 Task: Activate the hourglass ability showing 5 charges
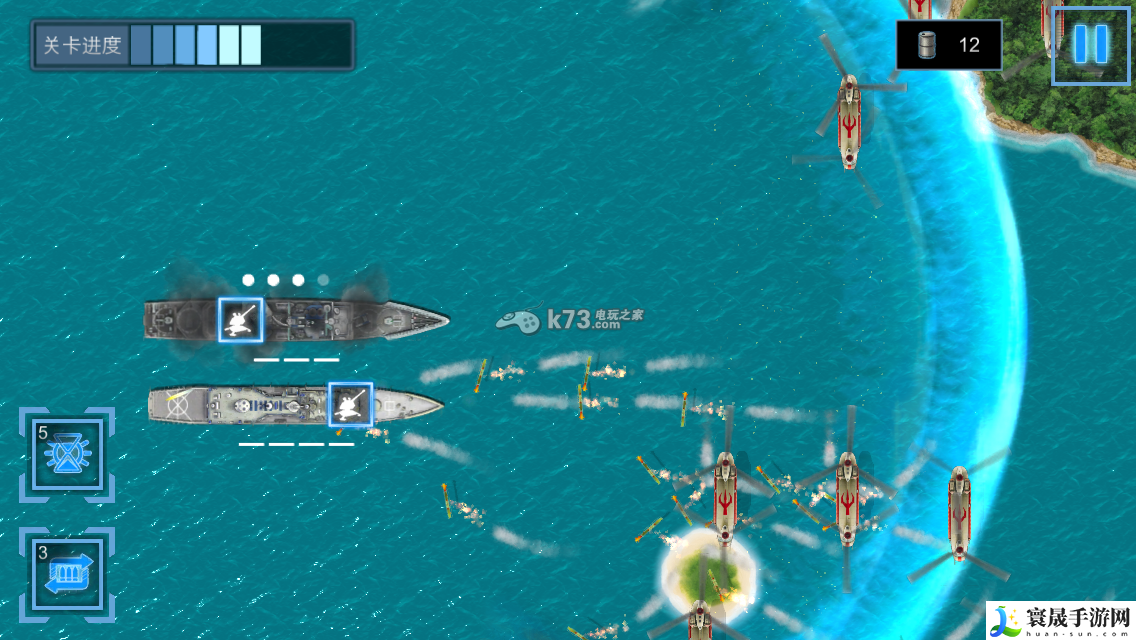click(67, 456)
